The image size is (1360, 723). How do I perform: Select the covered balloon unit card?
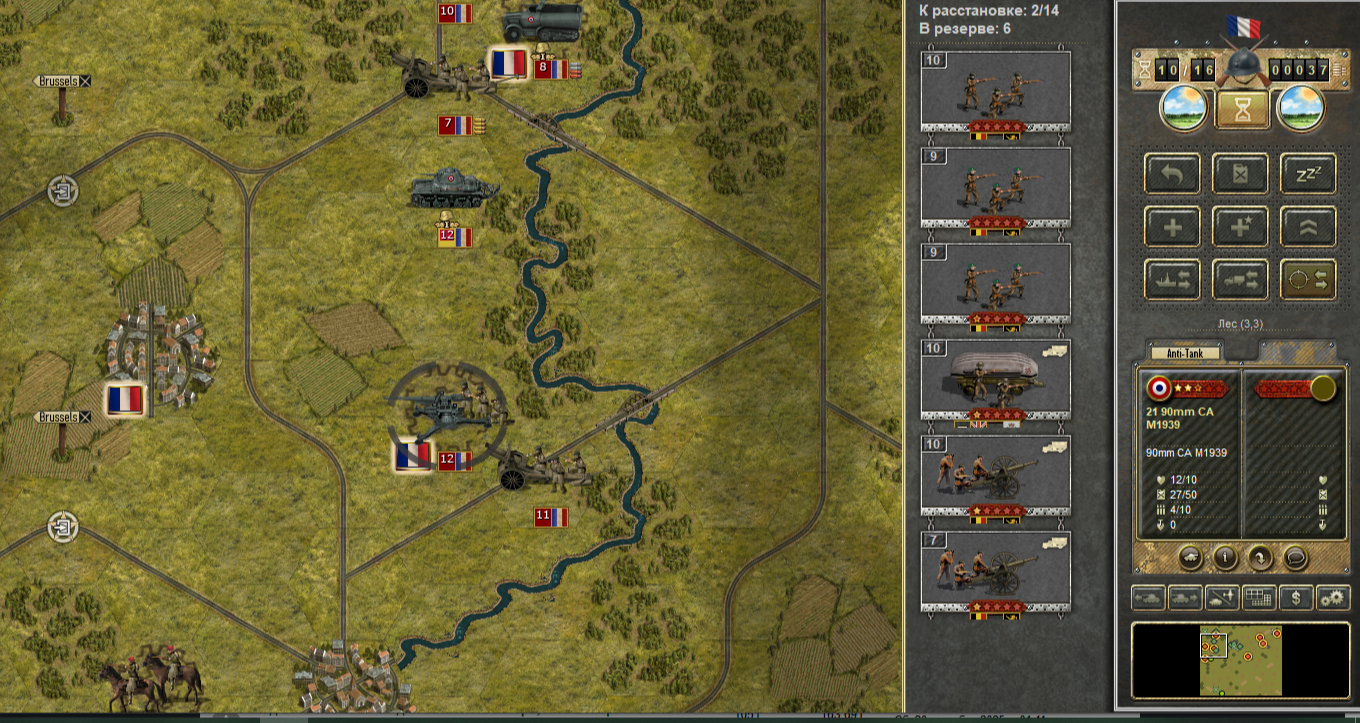click(x=995, y=381)
